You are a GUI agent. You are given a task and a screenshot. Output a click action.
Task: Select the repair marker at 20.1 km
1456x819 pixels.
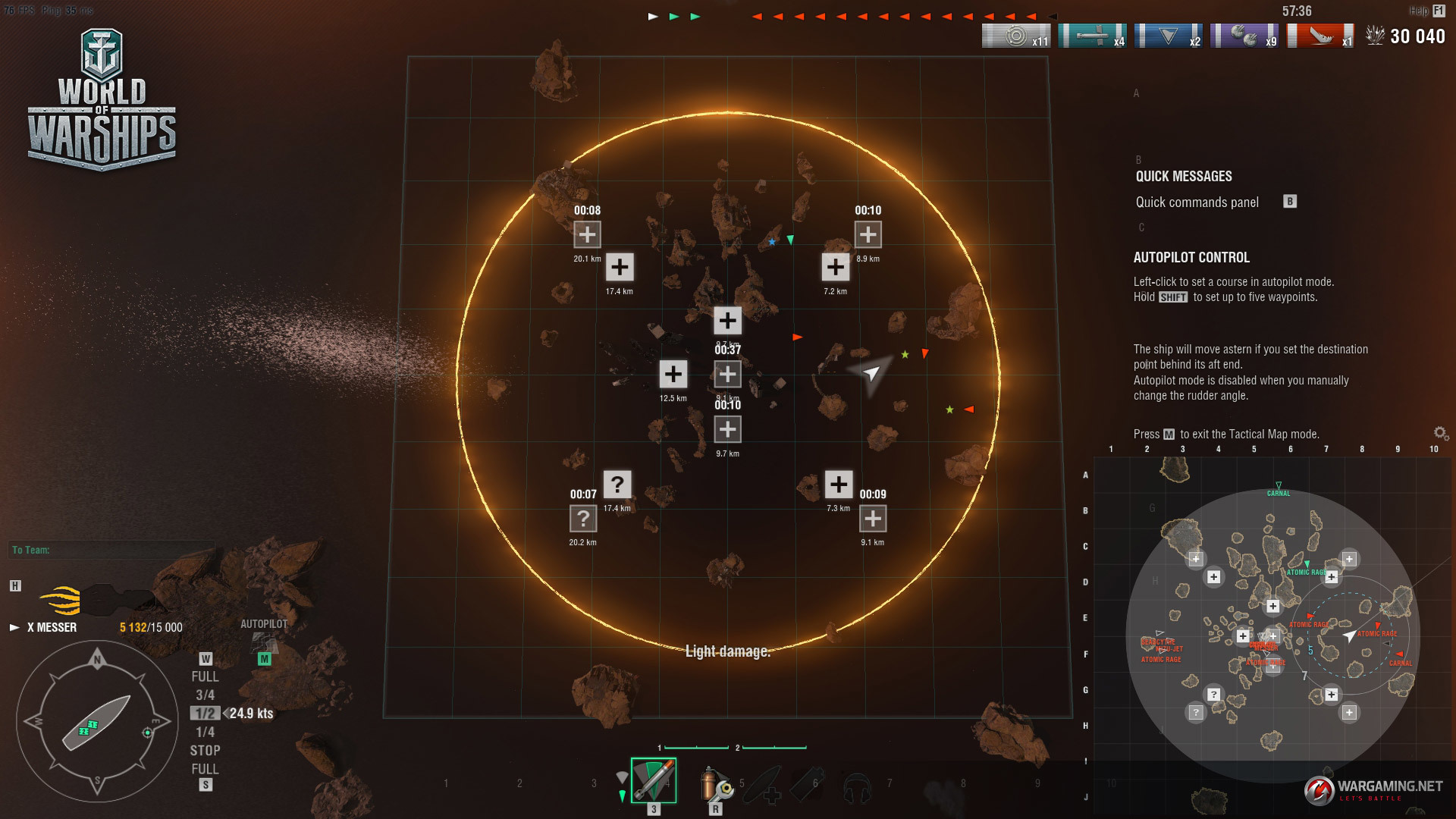[x=587, y=234]
